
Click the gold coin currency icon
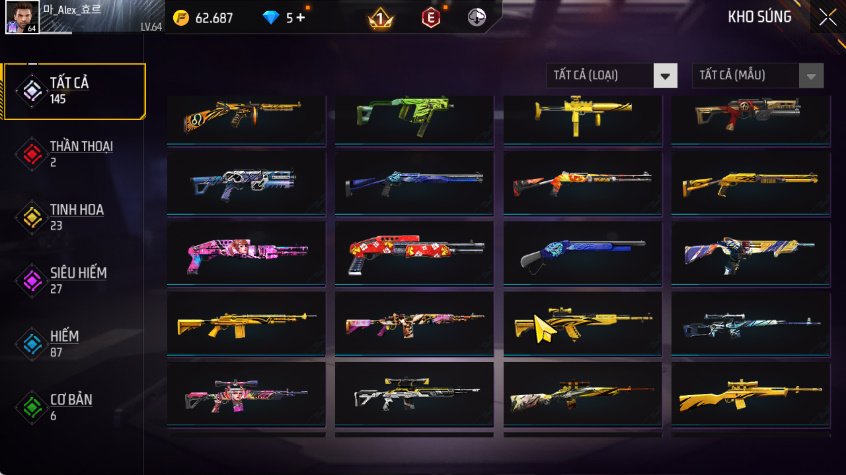[181, 18]
